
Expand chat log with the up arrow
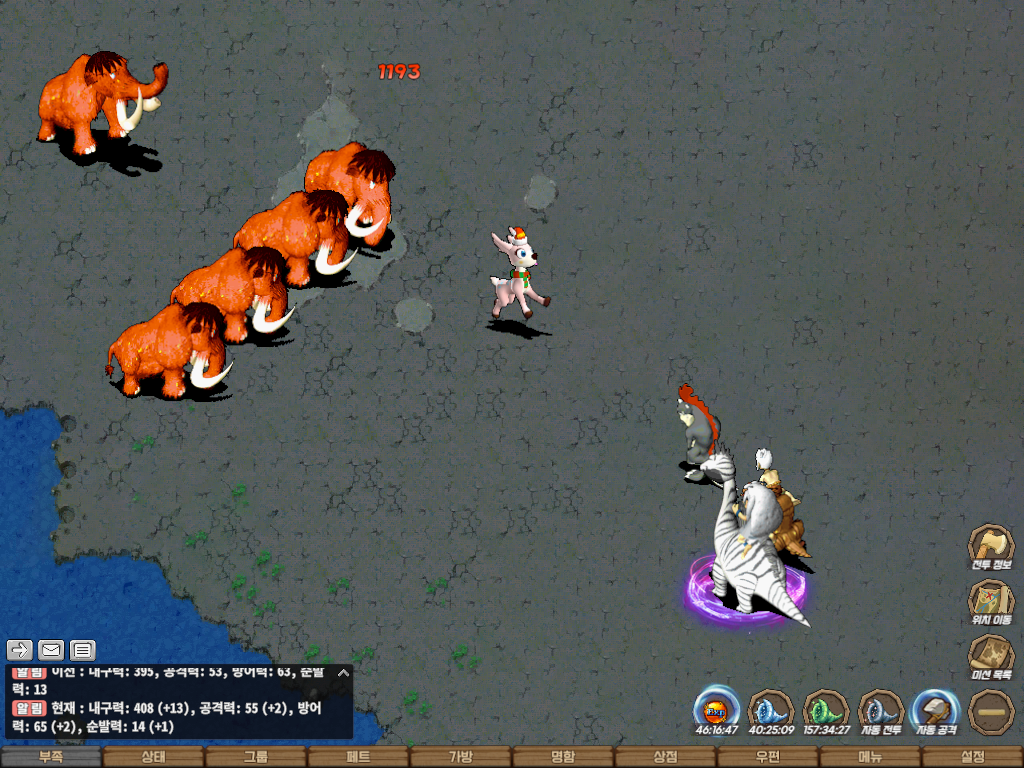coord(343,673)
